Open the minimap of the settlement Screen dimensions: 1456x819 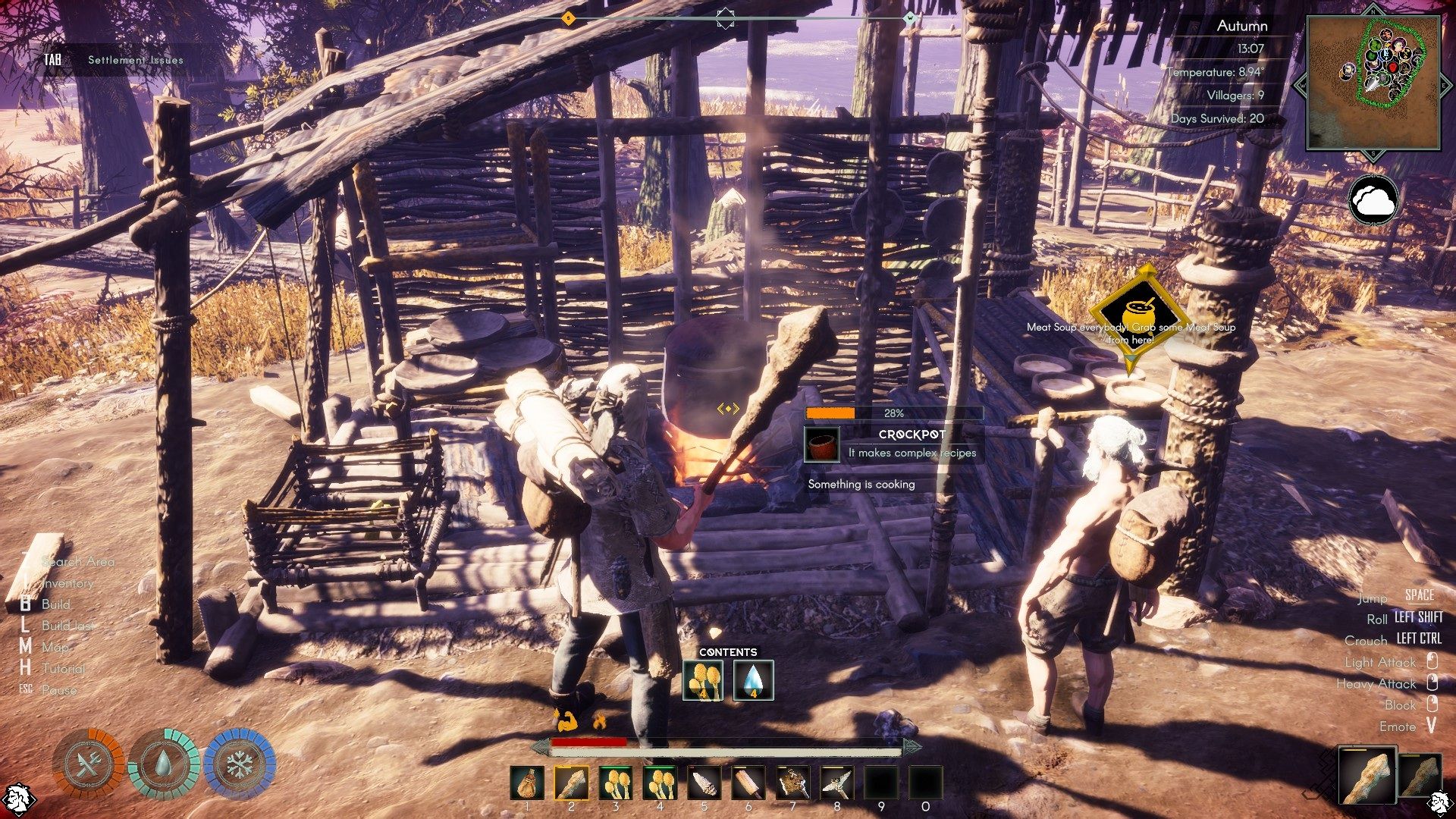pyautogui.click(x=1373, y=82)
